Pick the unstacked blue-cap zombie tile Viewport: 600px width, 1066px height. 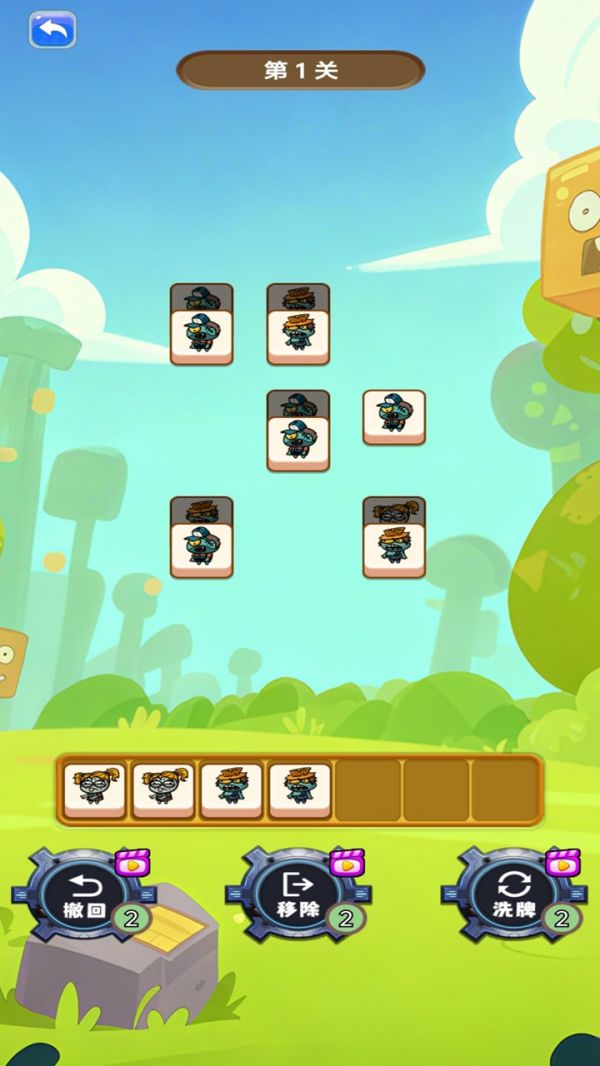pyautogui.click(x=394, y=417)
